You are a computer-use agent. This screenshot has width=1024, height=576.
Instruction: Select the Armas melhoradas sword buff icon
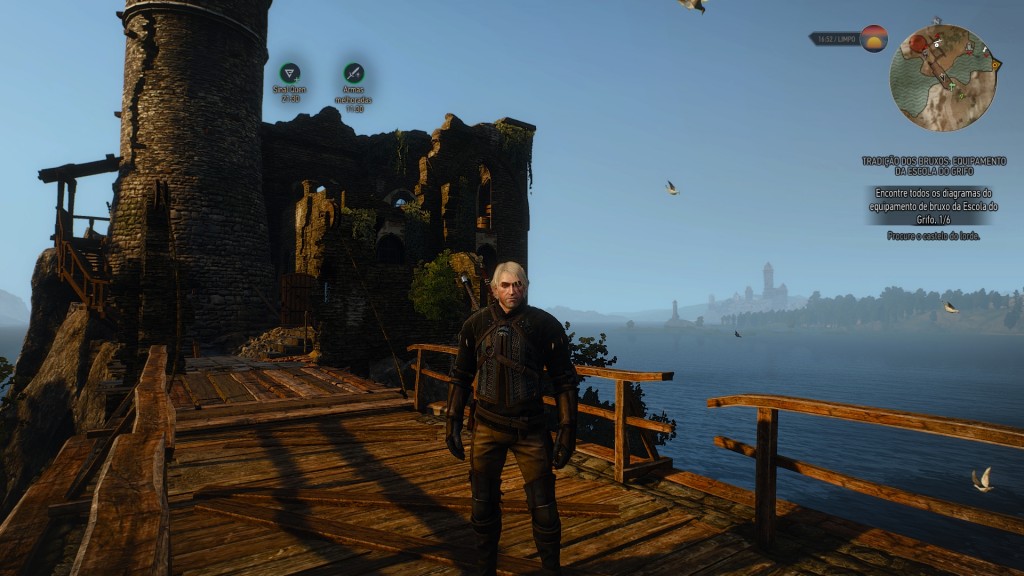pyautogui.click(x=353, y=73)
